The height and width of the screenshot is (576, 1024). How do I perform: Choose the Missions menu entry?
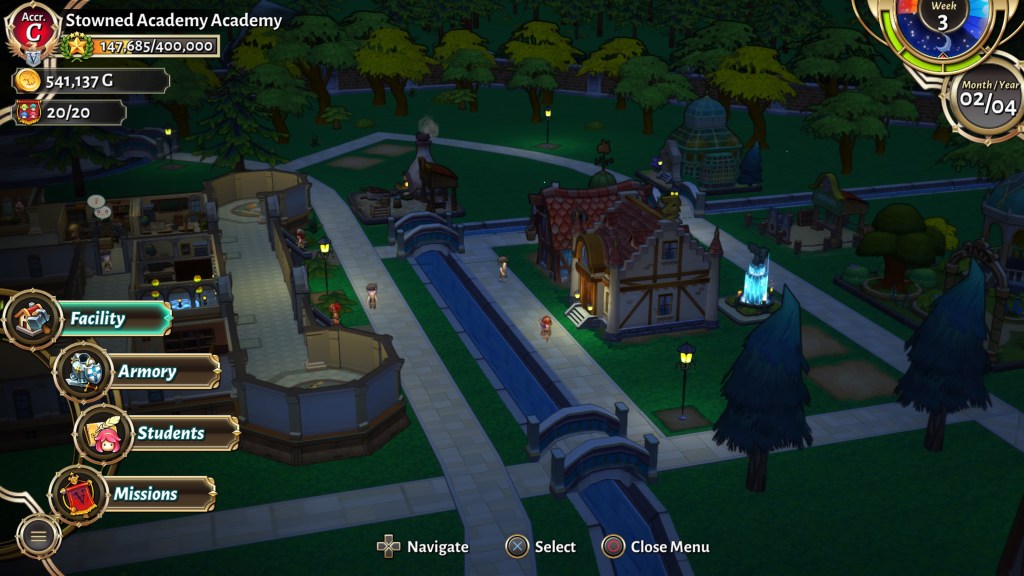(x=145, y=494)
